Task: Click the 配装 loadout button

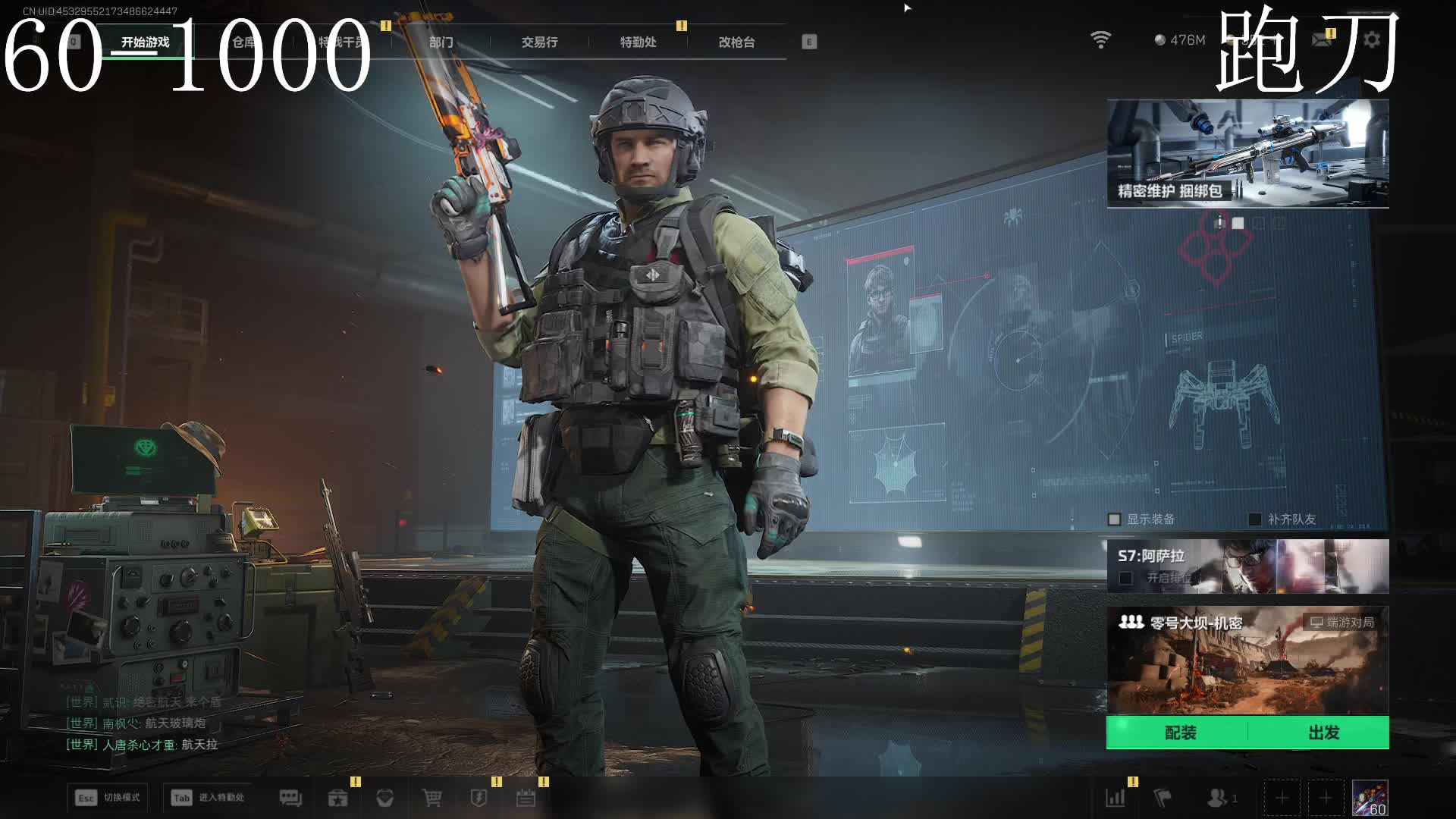Action: coord(1180,733)
